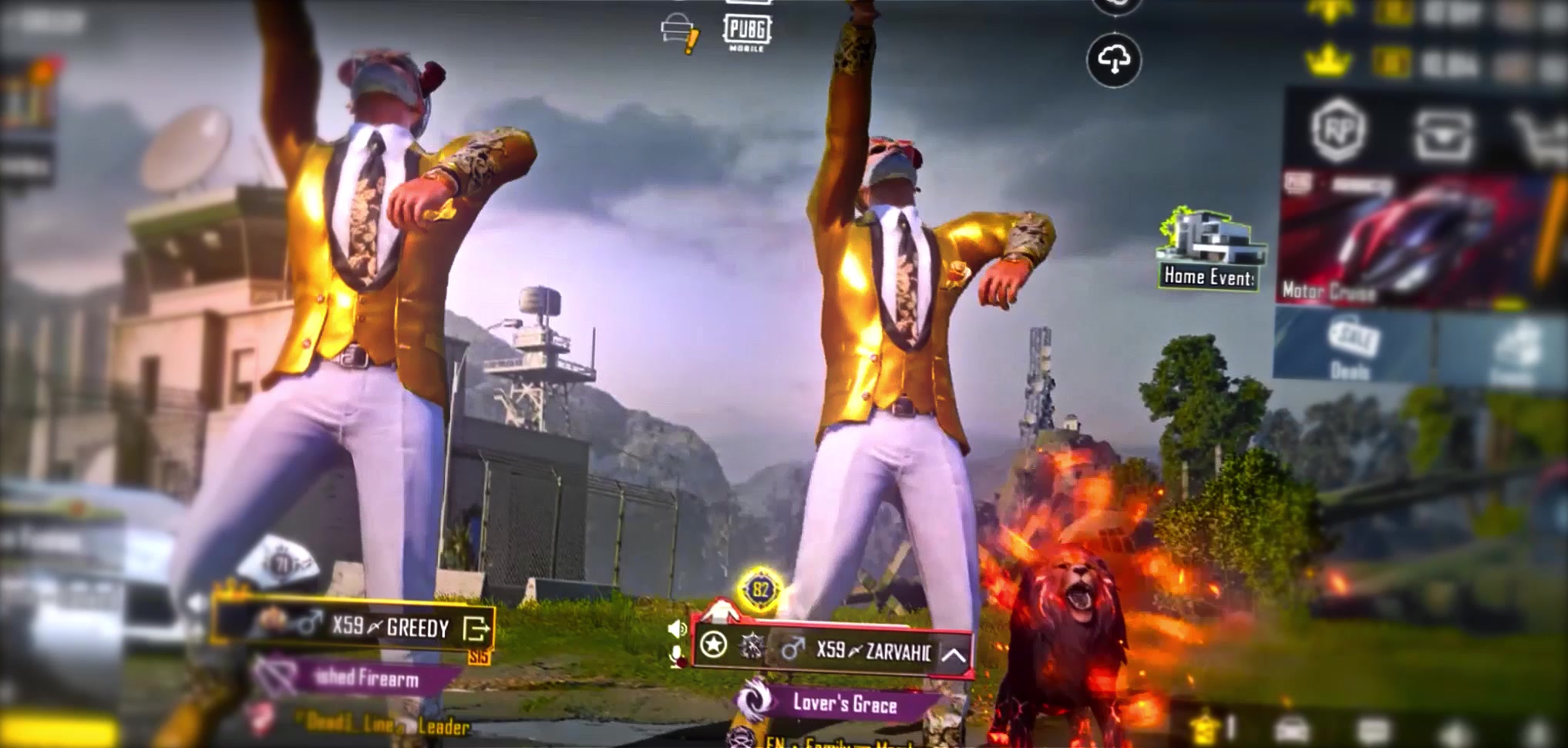The height and width of the screenshot is (748, 1568).
Task: Open the cloud download icon
Action: [1114, 59]
